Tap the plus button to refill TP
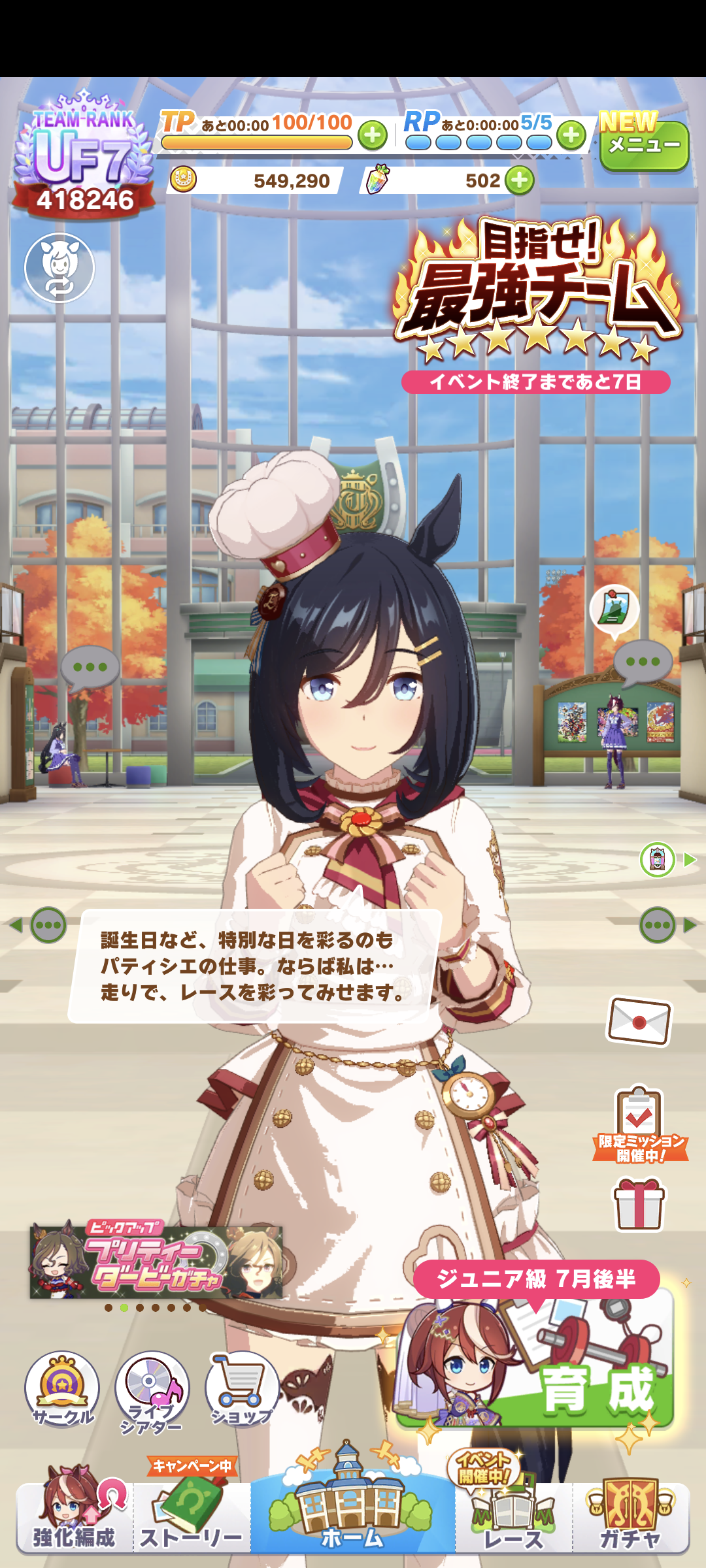Image resolution: width=706 pixels, height=1568 pixels. click(373, 135)
